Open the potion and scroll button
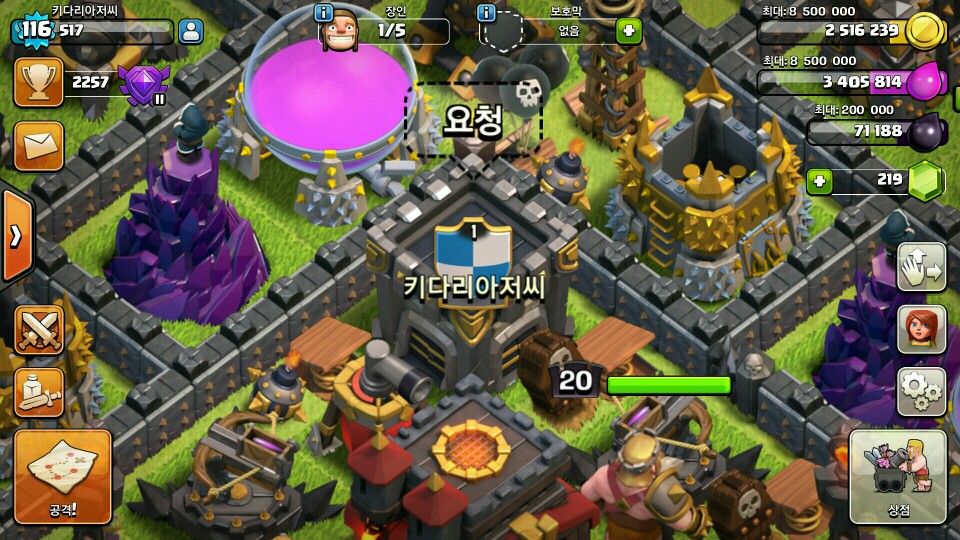 (x=39, y=393)
